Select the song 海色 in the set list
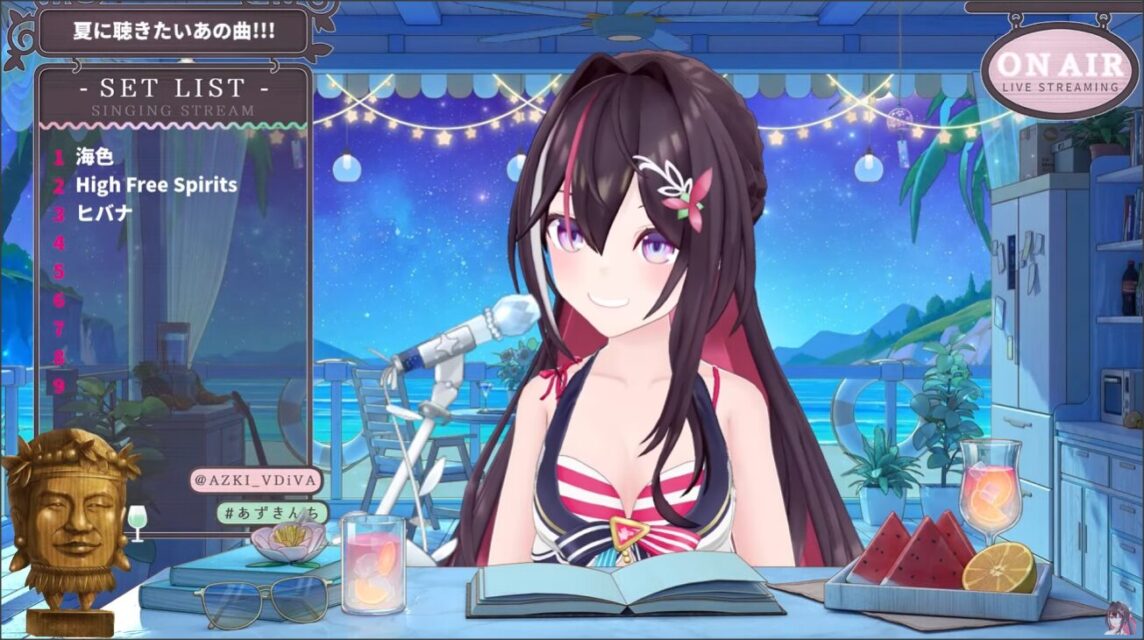The image size is (1144, 640). point(95,156)
